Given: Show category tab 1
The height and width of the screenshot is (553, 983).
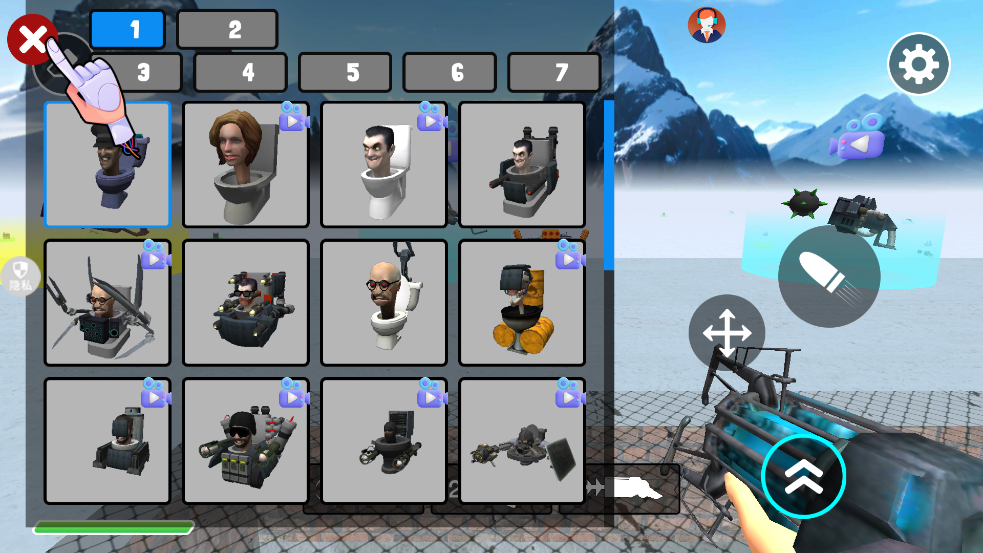Looking at the screenshot, I should 127,30.
